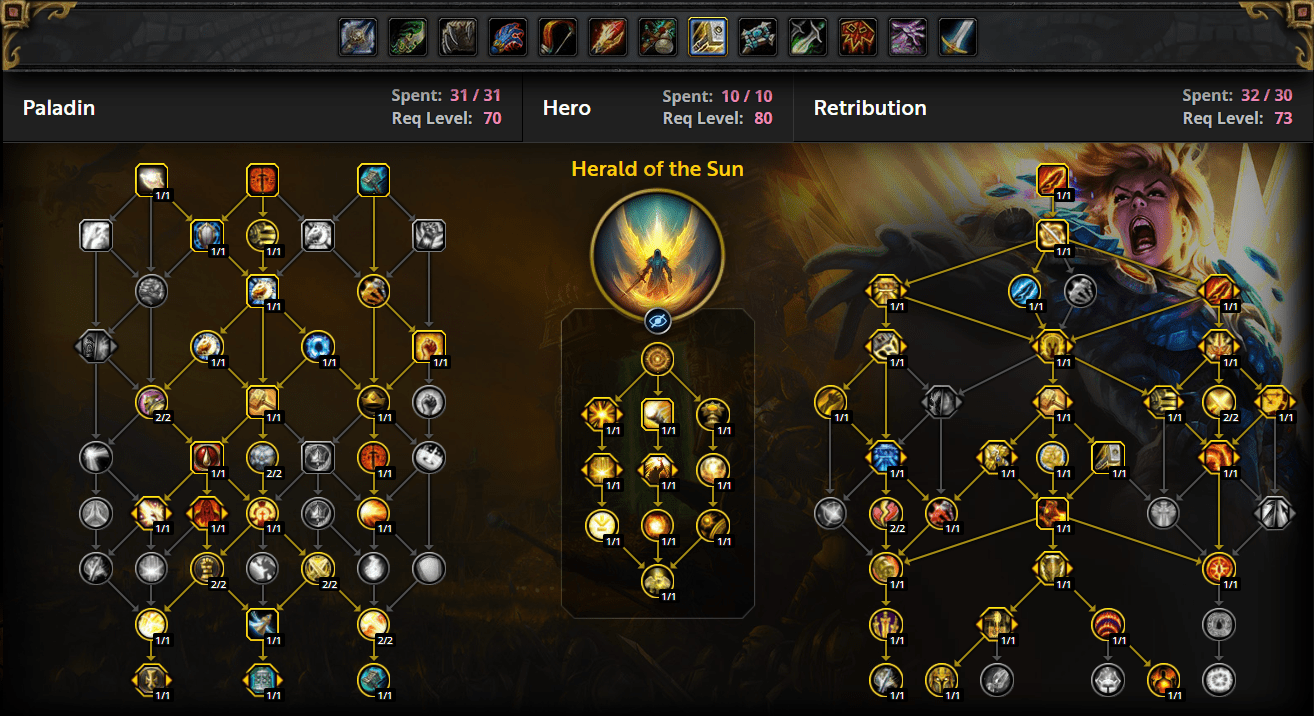Click the Blade of Justice talent node
This screenshot has height=716, width=1314.
pyautogui.click(x=1053, y=180)
